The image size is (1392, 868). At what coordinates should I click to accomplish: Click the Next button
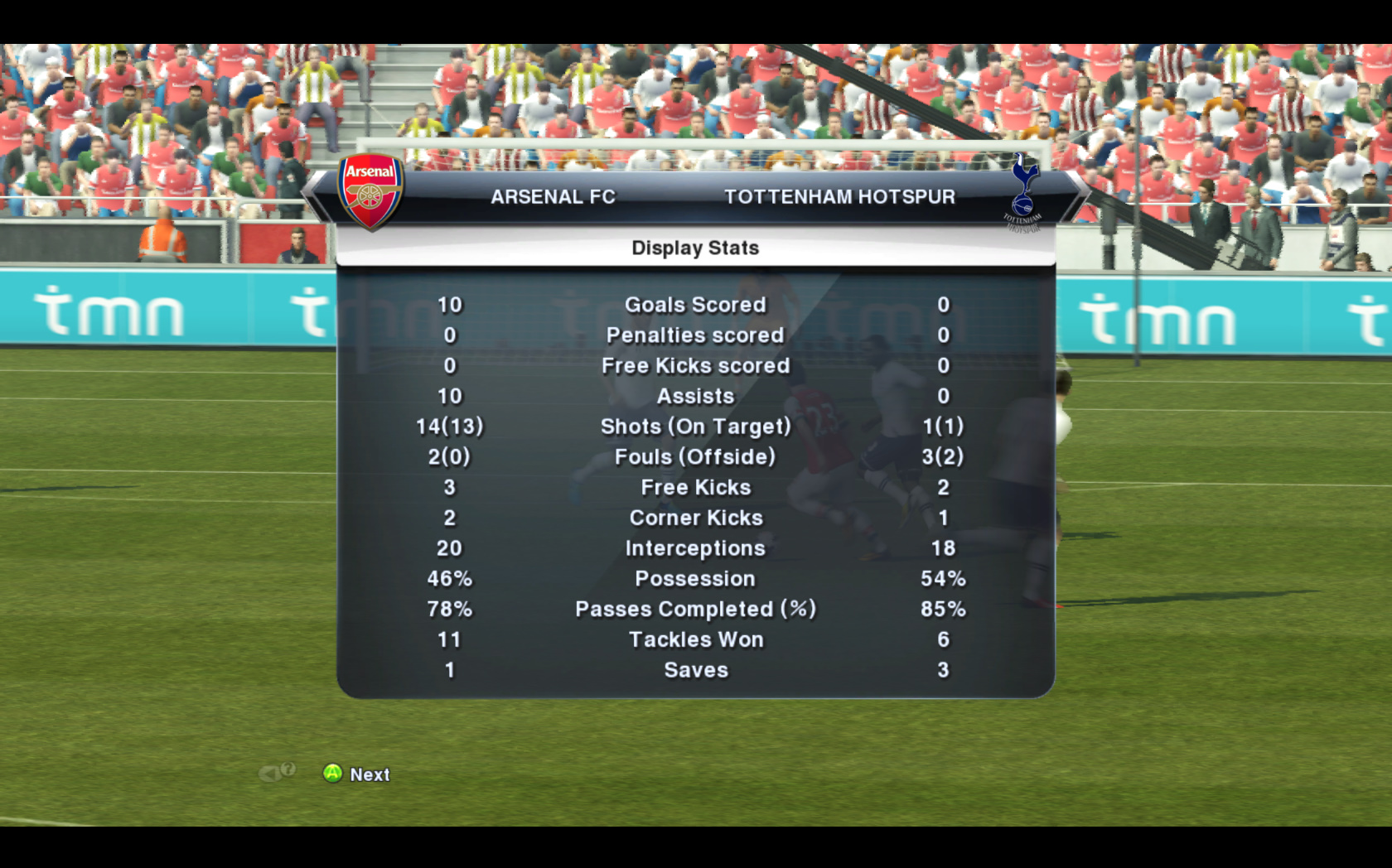[x=356, y=774]
